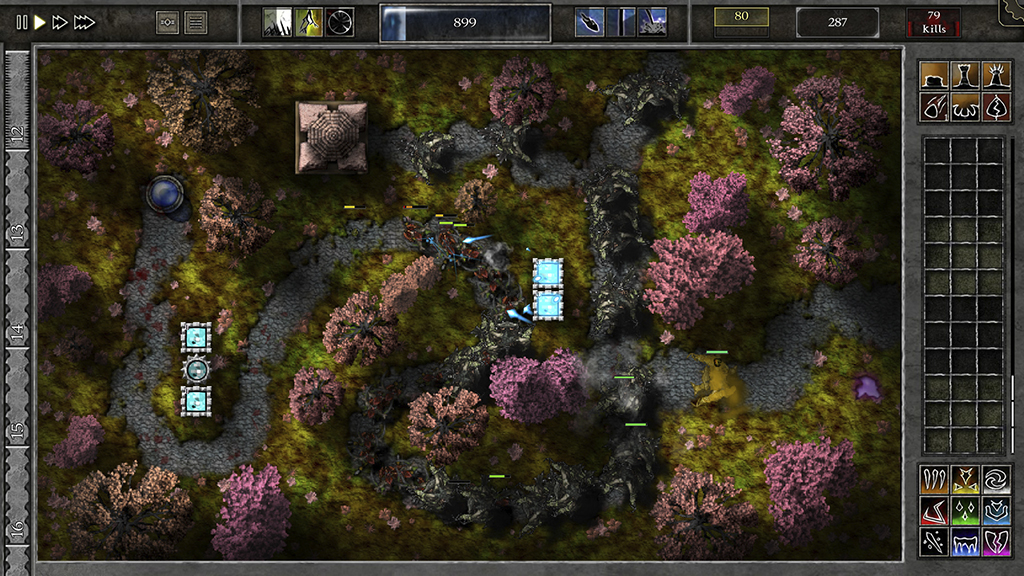Select the leaf-shaped gem action button
Screen dimensions: 1024x576
pos(995,106)
